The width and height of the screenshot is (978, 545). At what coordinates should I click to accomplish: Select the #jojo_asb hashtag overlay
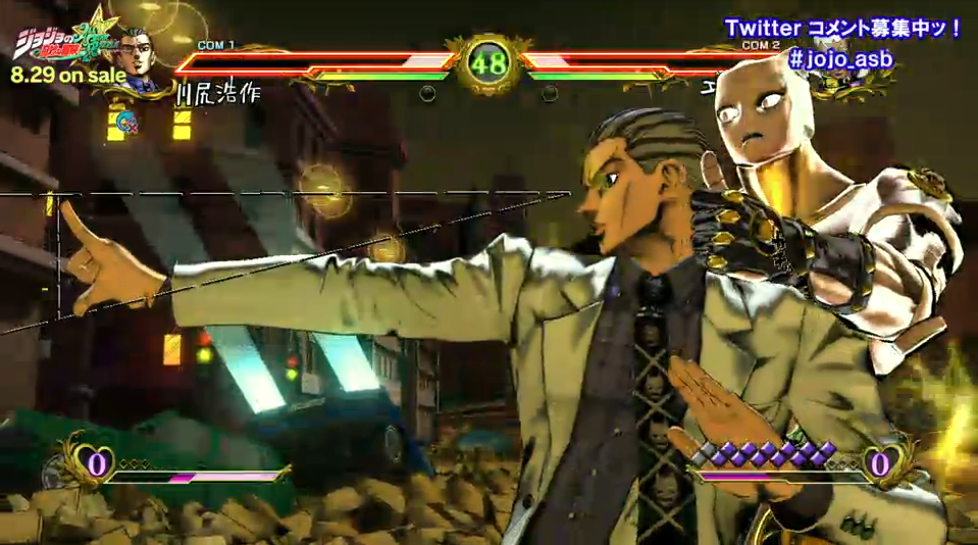pos(840,58)
